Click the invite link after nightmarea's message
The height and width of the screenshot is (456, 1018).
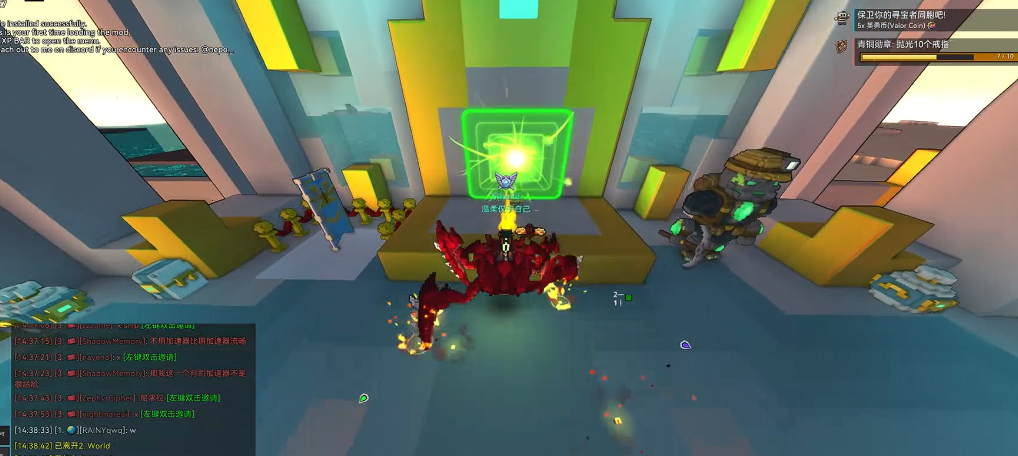click(167, 414)
